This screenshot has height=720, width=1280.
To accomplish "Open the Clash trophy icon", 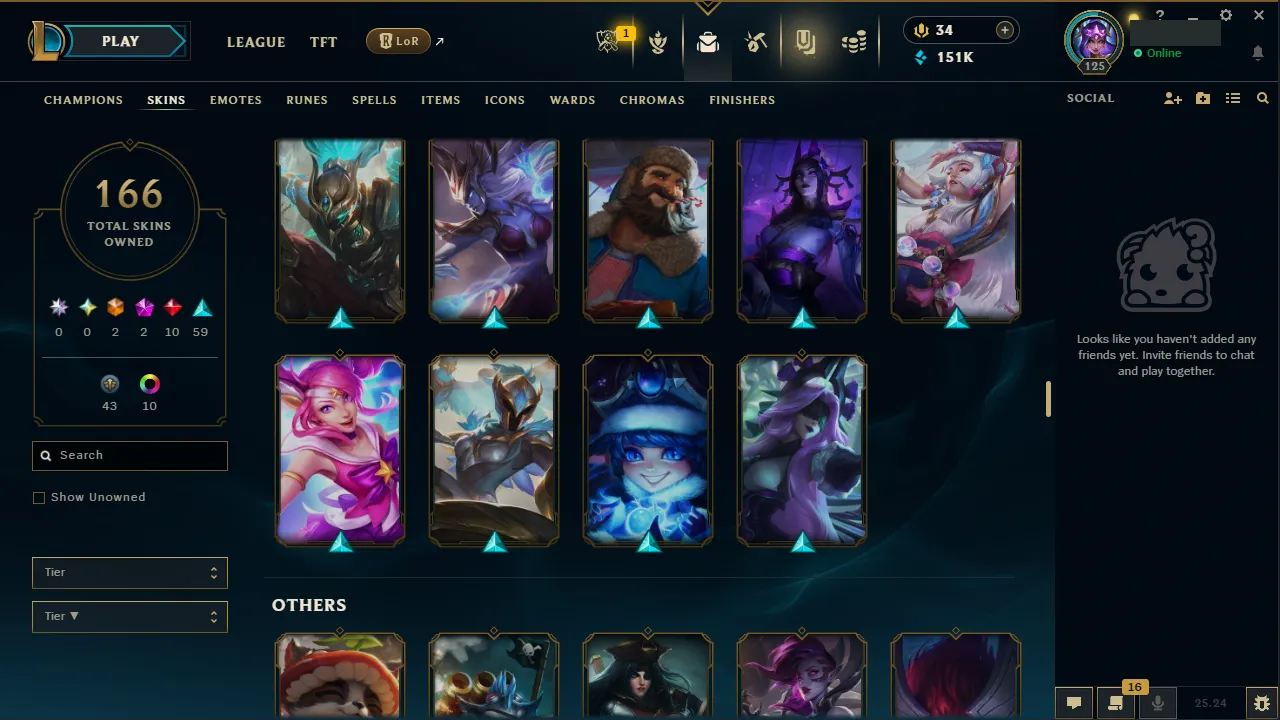I will 659,42.
